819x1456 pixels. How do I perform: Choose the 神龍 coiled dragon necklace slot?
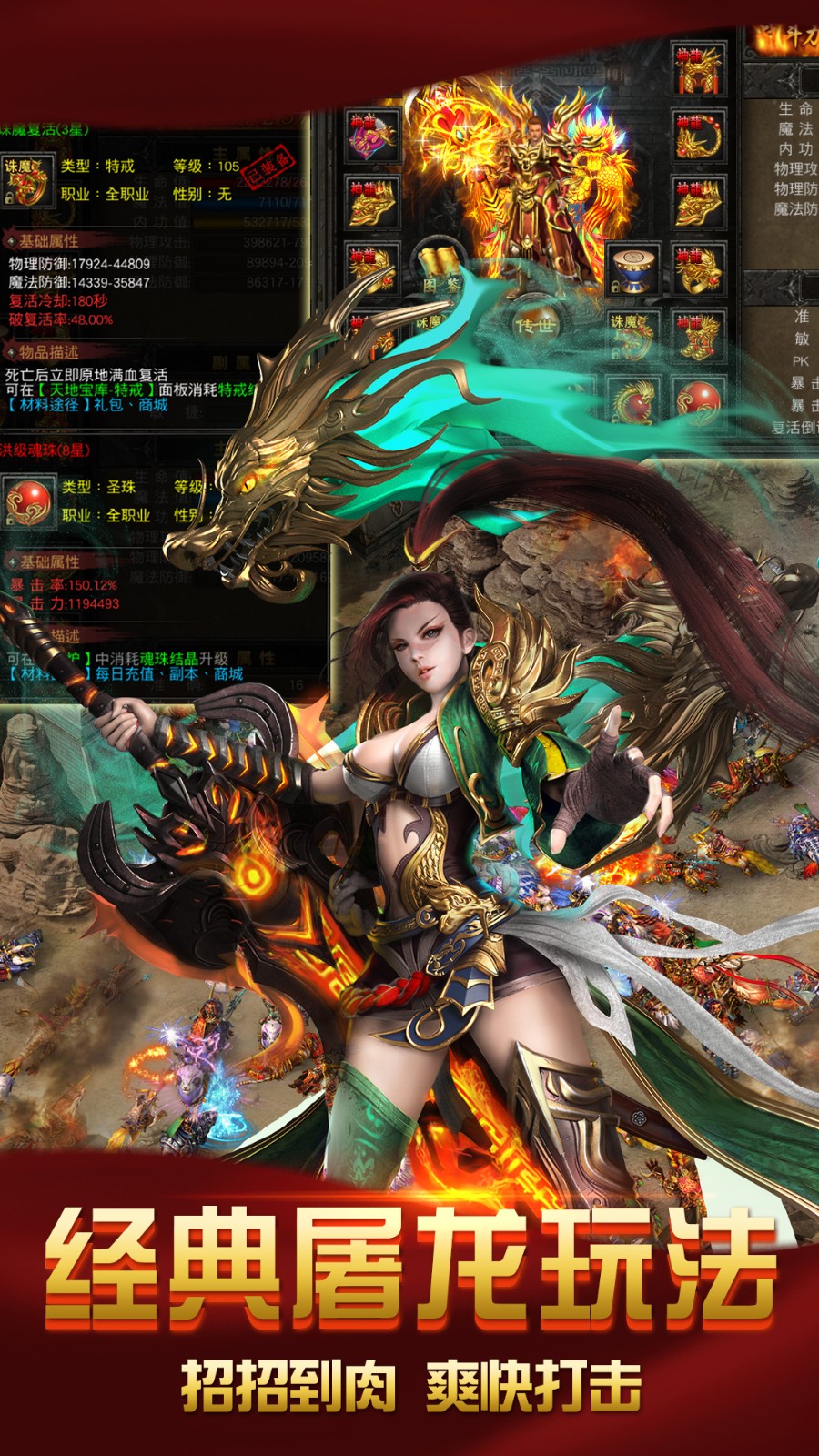(698, 135)
